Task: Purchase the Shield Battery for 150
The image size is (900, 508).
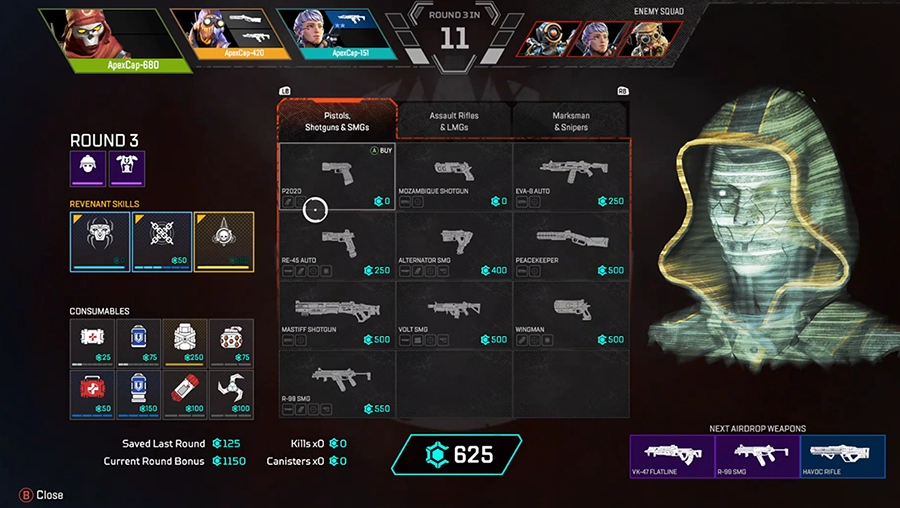Action: [x=139, y=394]
